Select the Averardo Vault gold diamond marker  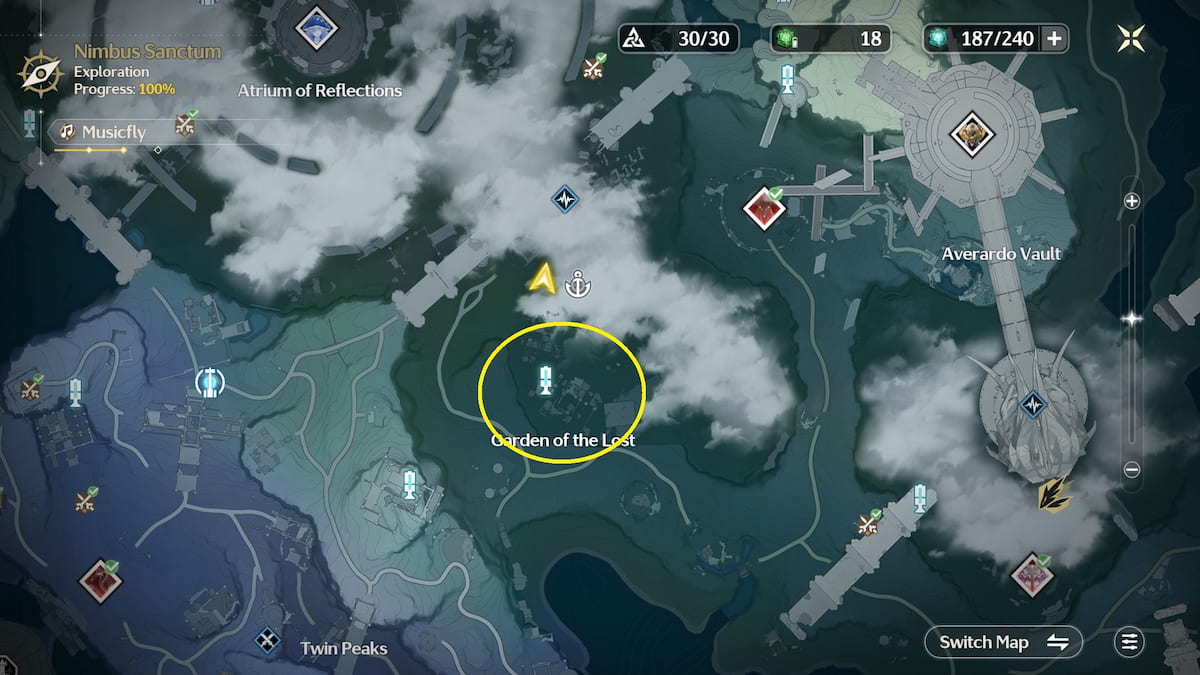[967, 134]
